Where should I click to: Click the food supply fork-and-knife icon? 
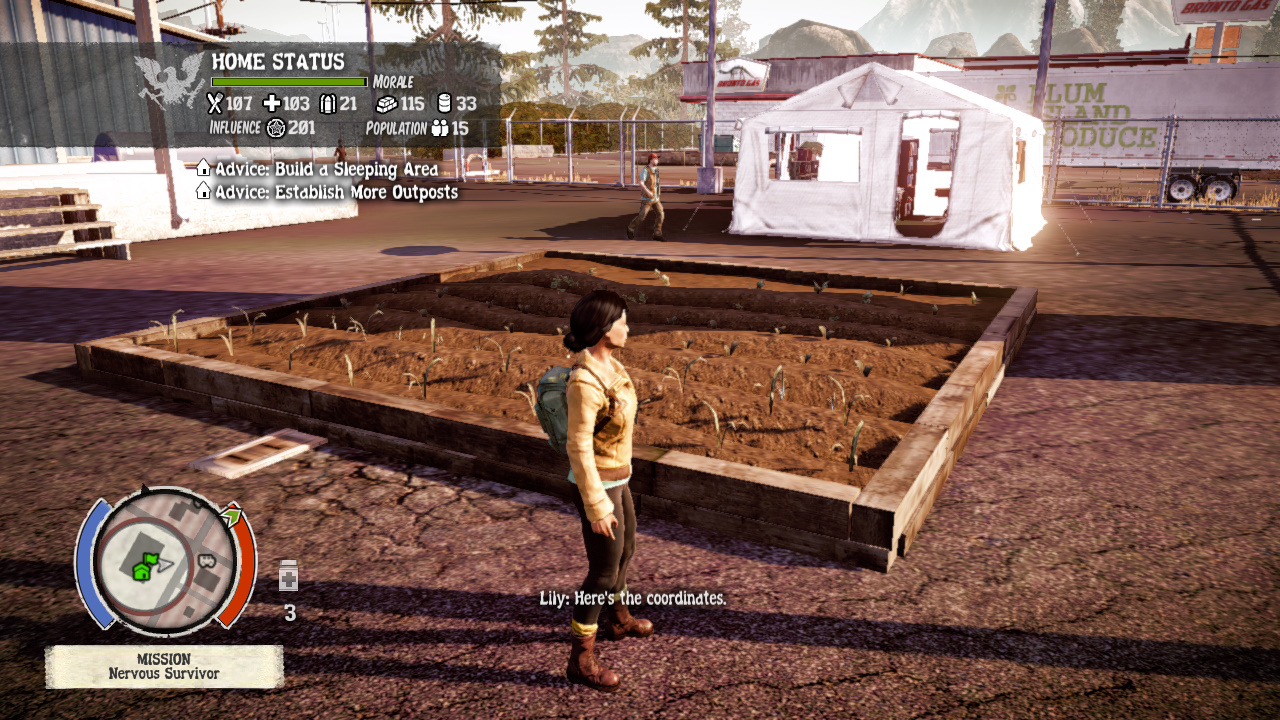(x=214, y=103)
